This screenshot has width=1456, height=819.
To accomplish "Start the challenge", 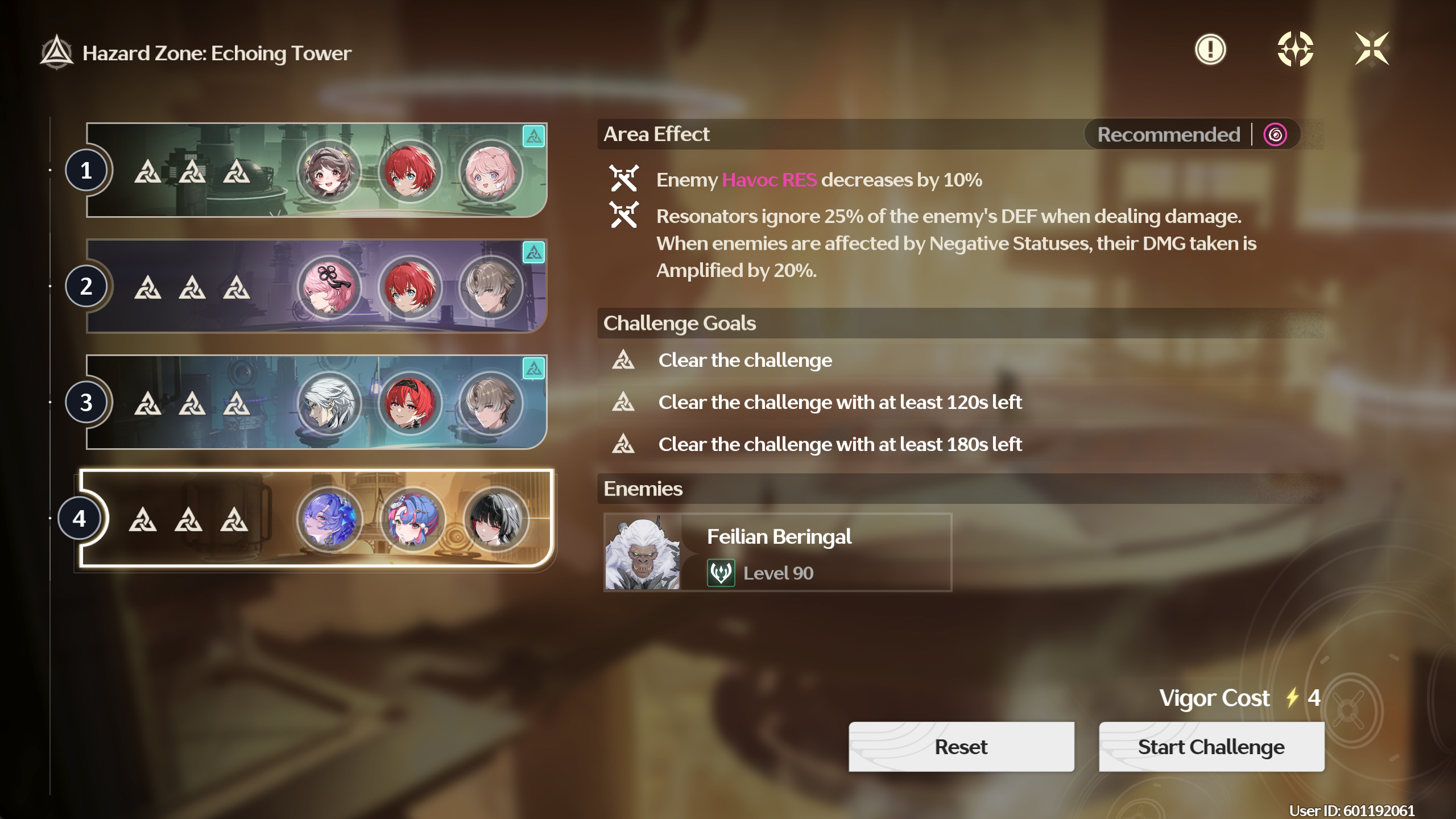I will tap(1211, 747).
